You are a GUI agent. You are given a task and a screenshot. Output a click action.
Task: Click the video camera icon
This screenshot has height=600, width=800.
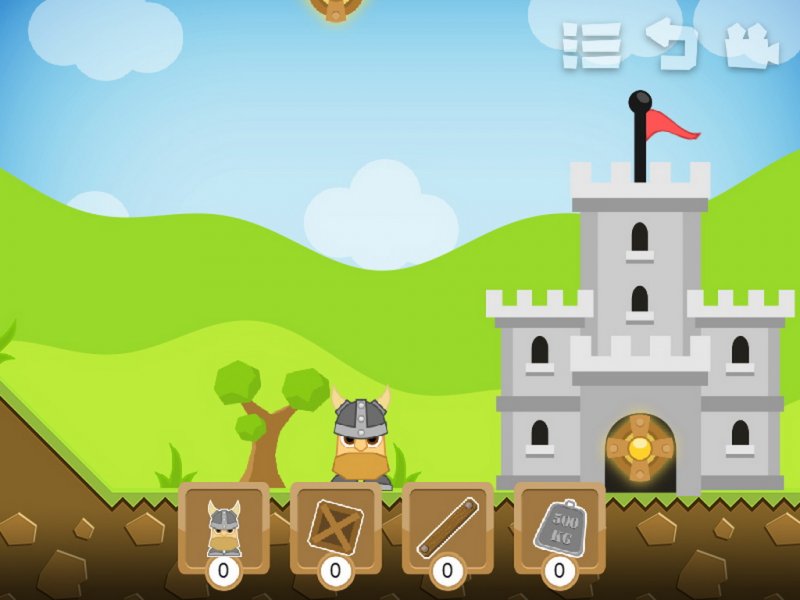(x=751, y=46)
